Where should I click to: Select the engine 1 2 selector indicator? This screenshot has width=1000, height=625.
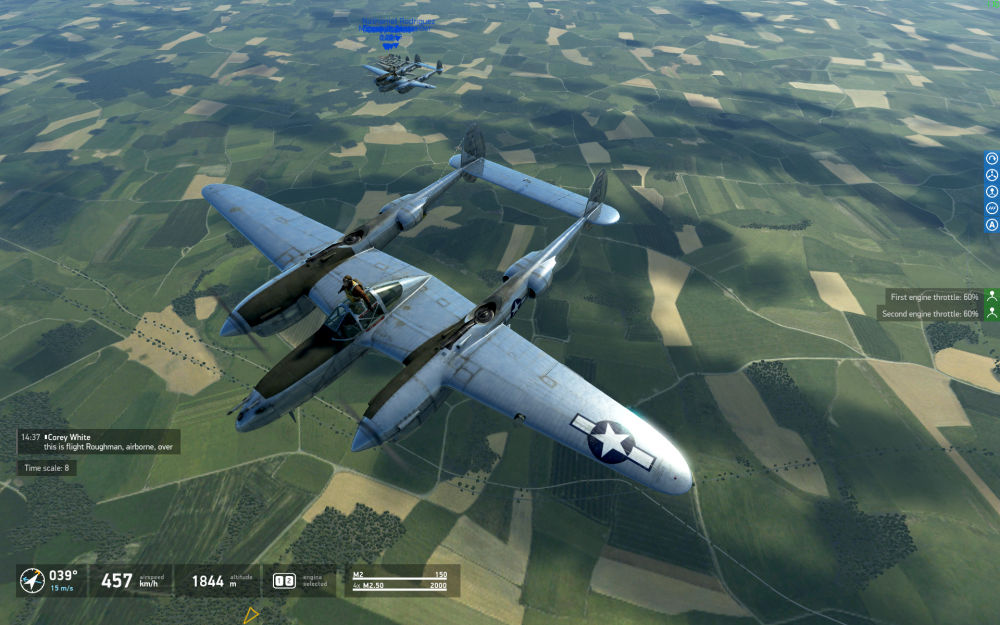(x=283, y=580)
